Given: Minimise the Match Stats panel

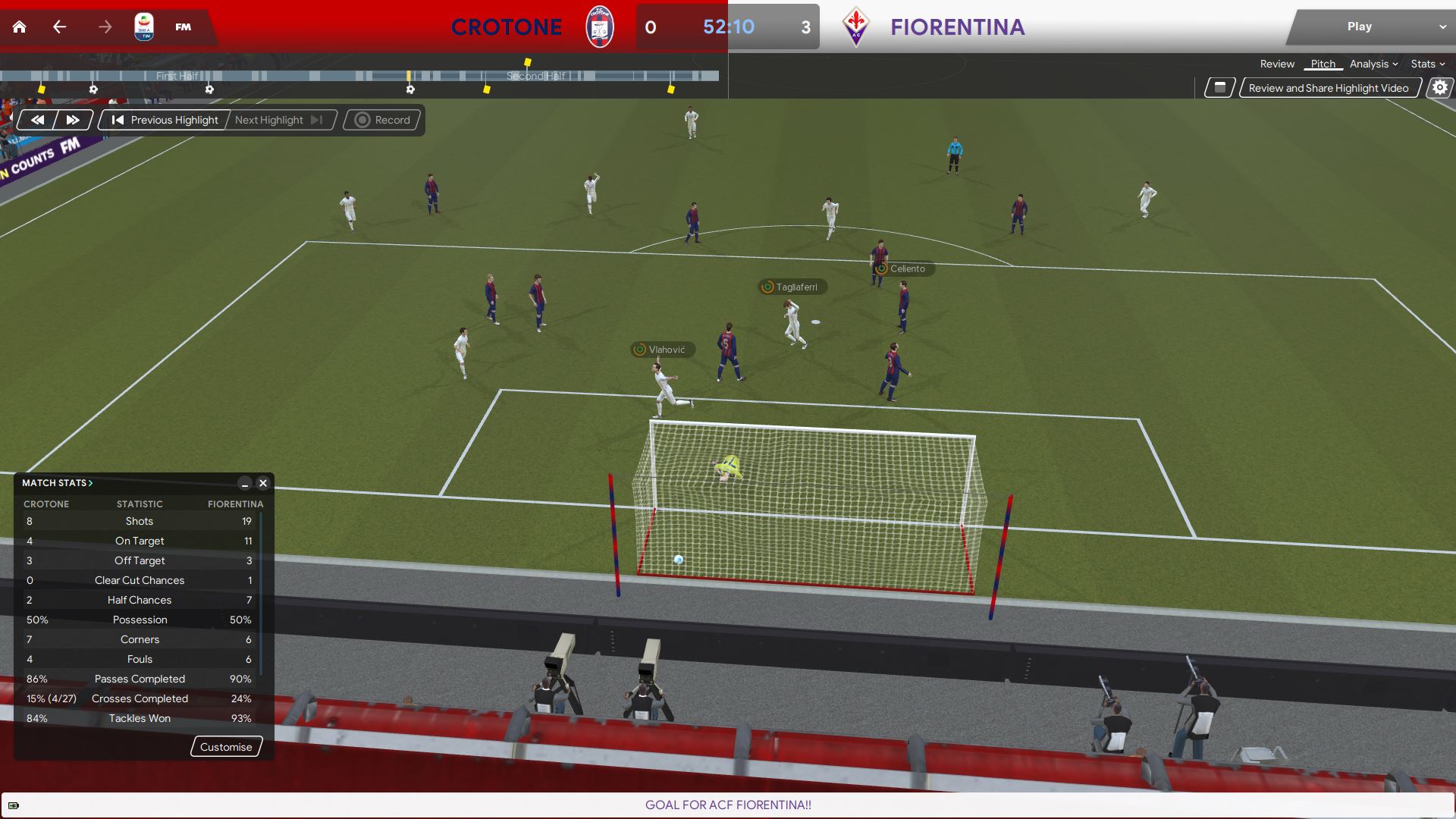Looking at the screenshot, I should [244, 483].
